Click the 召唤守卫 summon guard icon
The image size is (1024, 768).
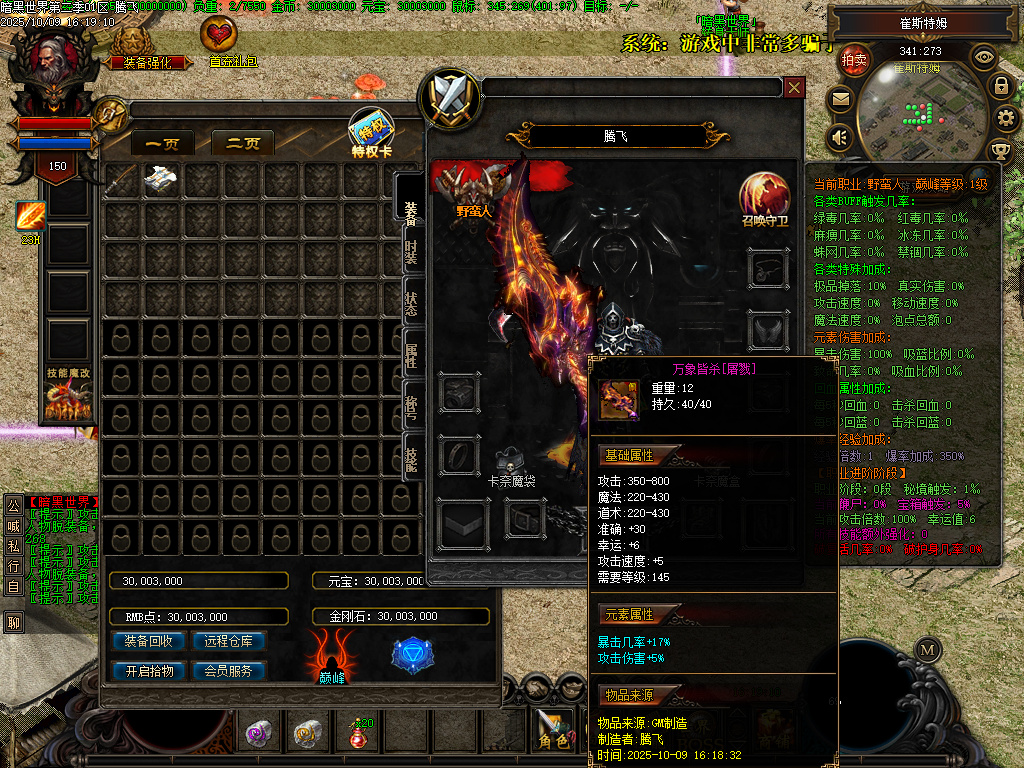(x=765, y=198)
